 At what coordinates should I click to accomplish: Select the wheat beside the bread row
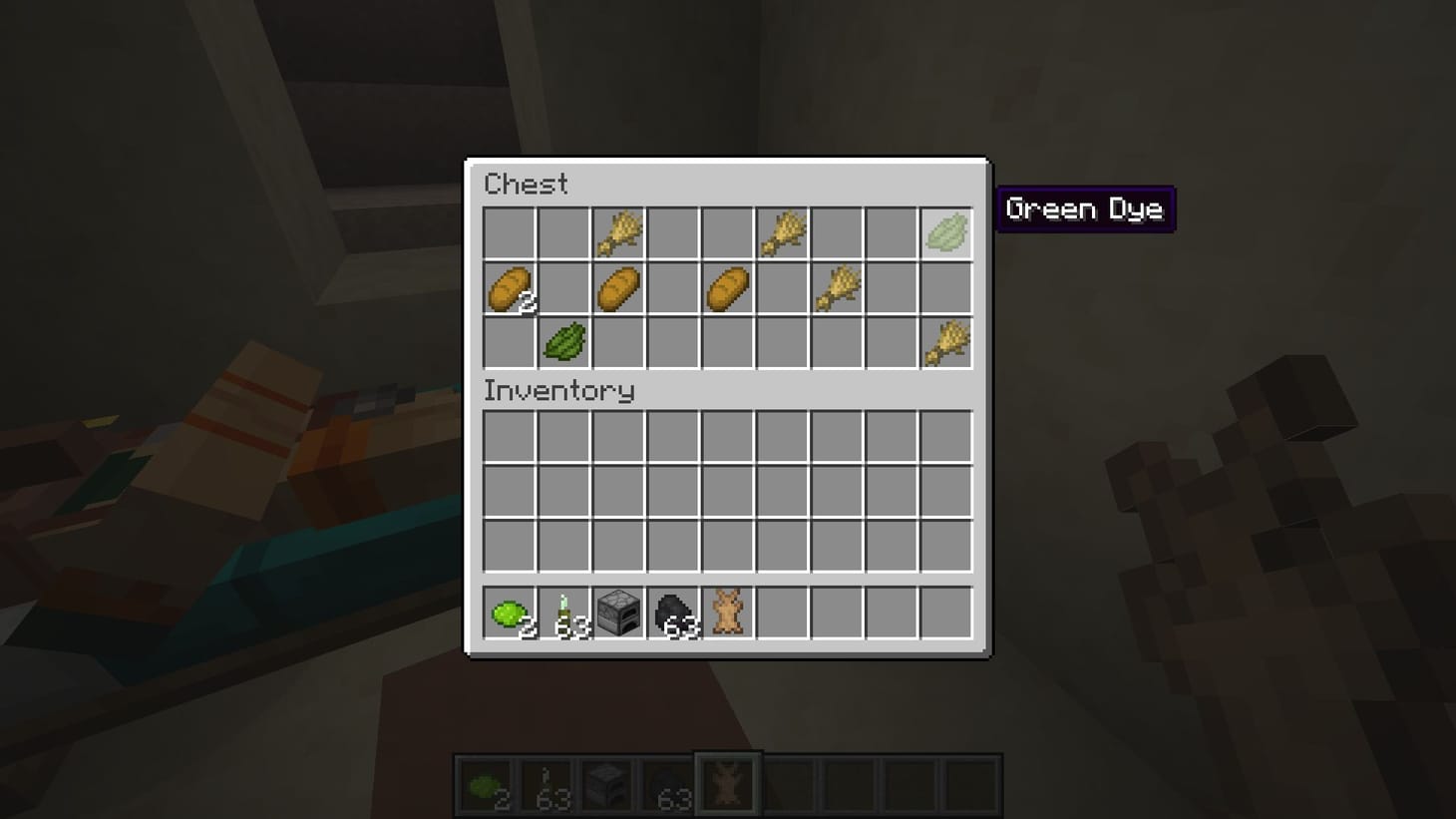click(x=836, y=288)
